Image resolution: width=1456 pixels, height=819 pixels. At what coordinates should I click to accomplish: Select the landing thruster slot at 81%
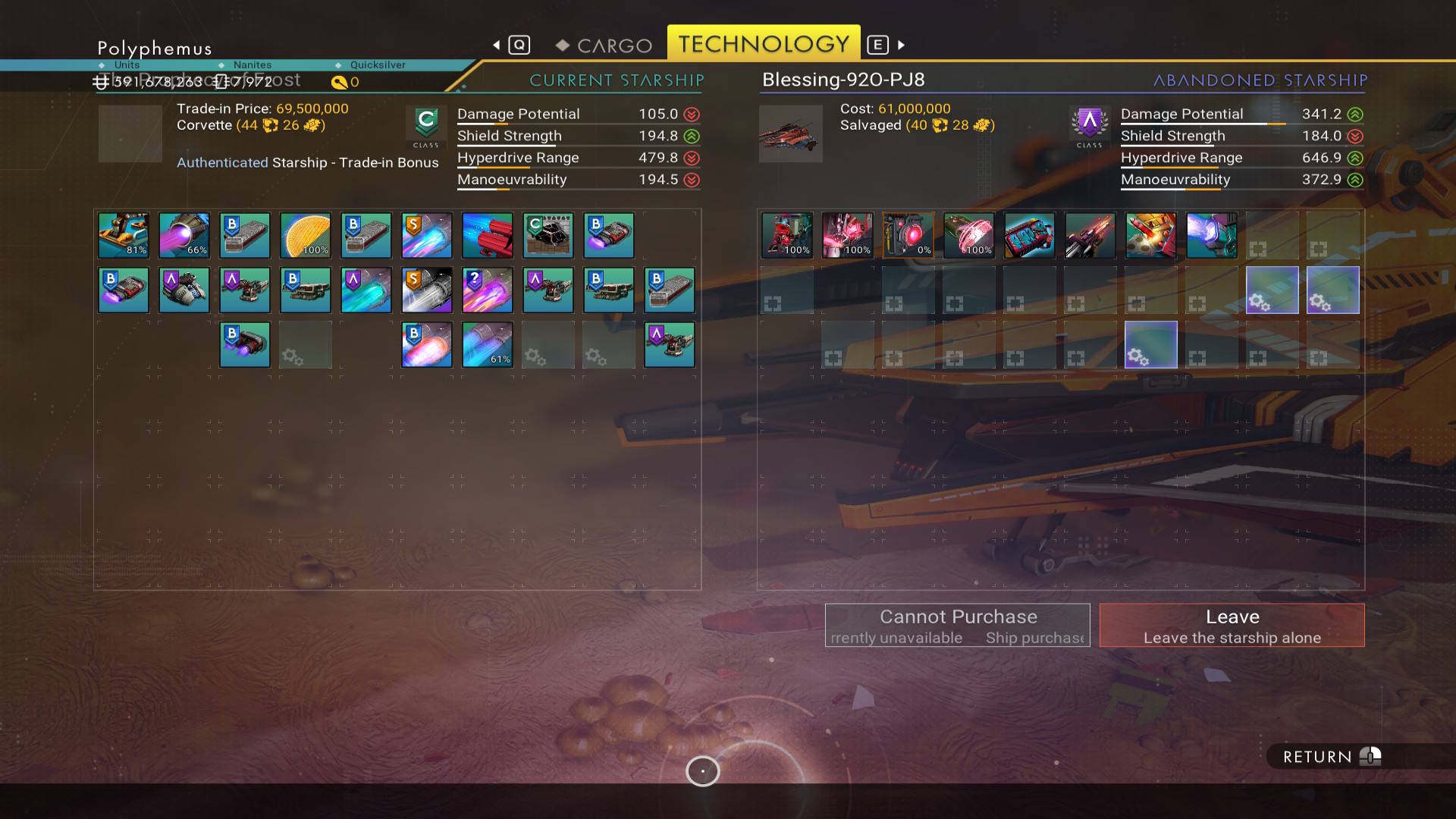tap(124, 235)
